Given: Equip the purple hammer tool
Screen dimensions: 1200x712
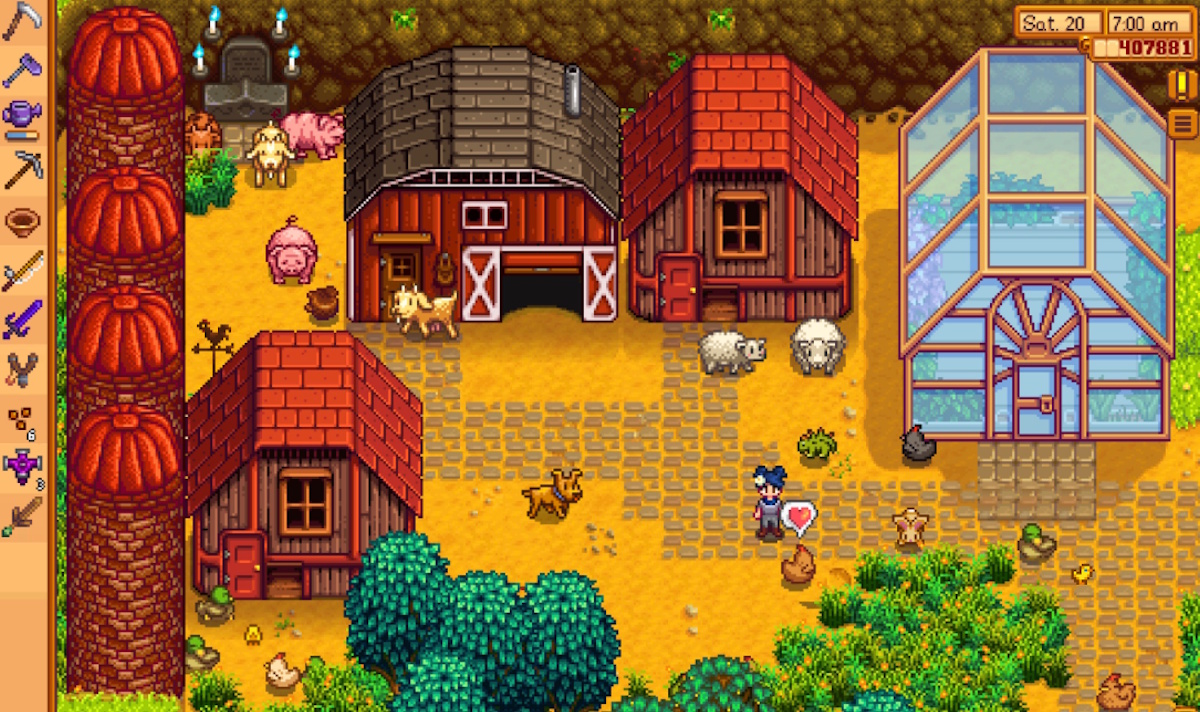Looking at the screenshot, I should coord(22,70).
